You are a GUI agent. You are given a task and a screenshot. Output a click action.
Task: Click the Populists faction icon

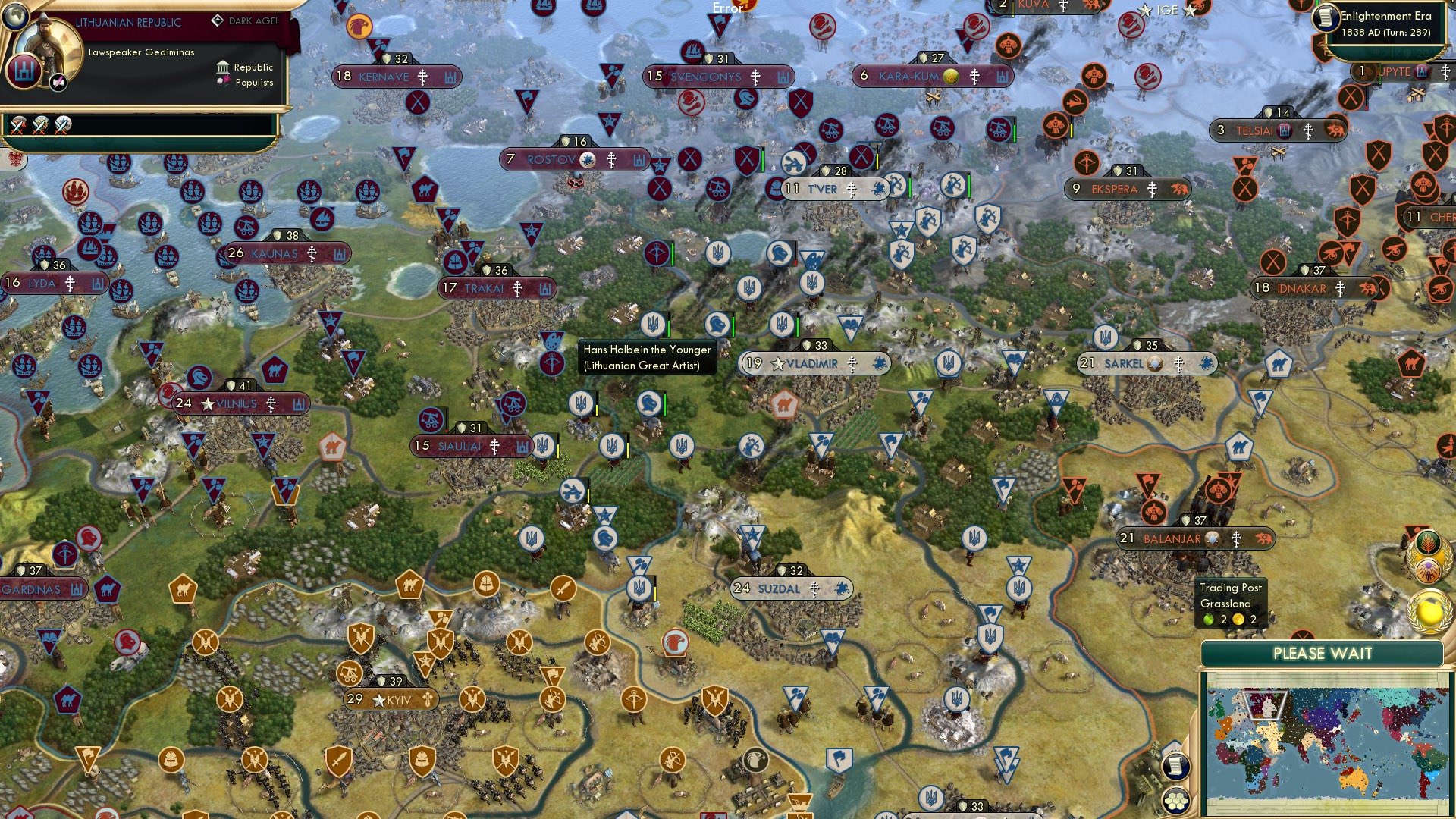[222, 82]
